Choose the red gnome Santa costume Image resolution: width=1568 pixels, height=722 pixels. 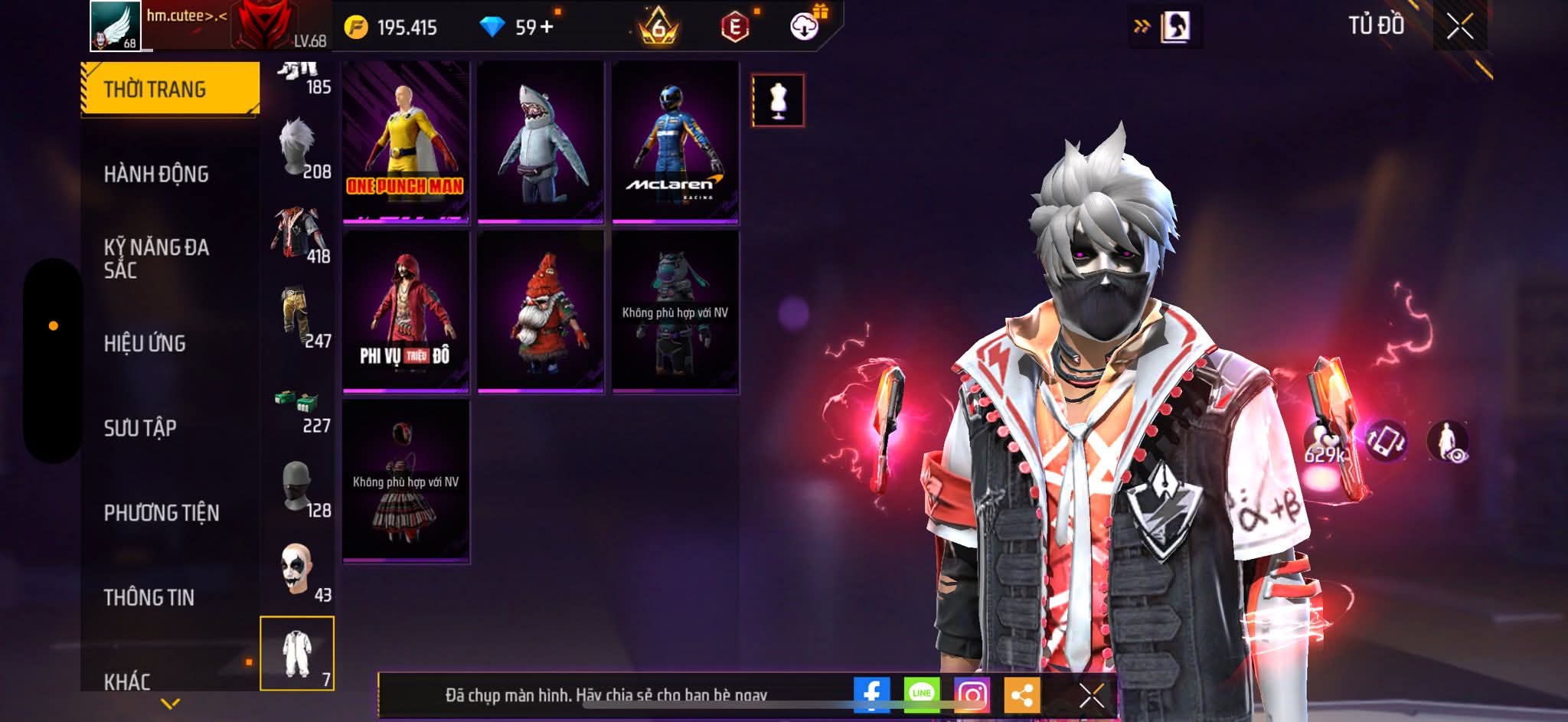pyautogui.click(x=541, y=312)
